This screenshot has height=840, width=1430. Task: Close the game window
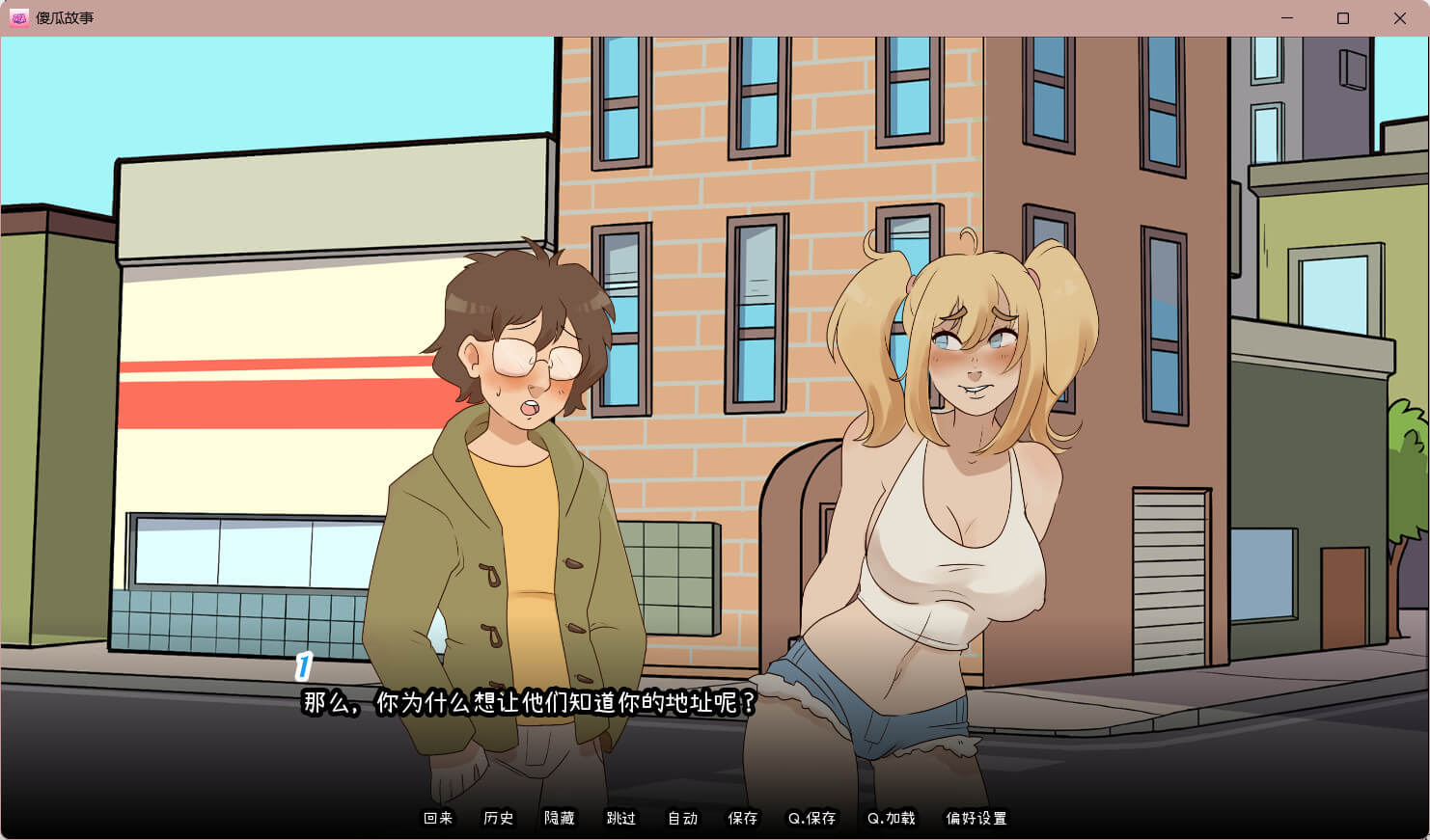pyautogui.click(x=1399, y=18)
